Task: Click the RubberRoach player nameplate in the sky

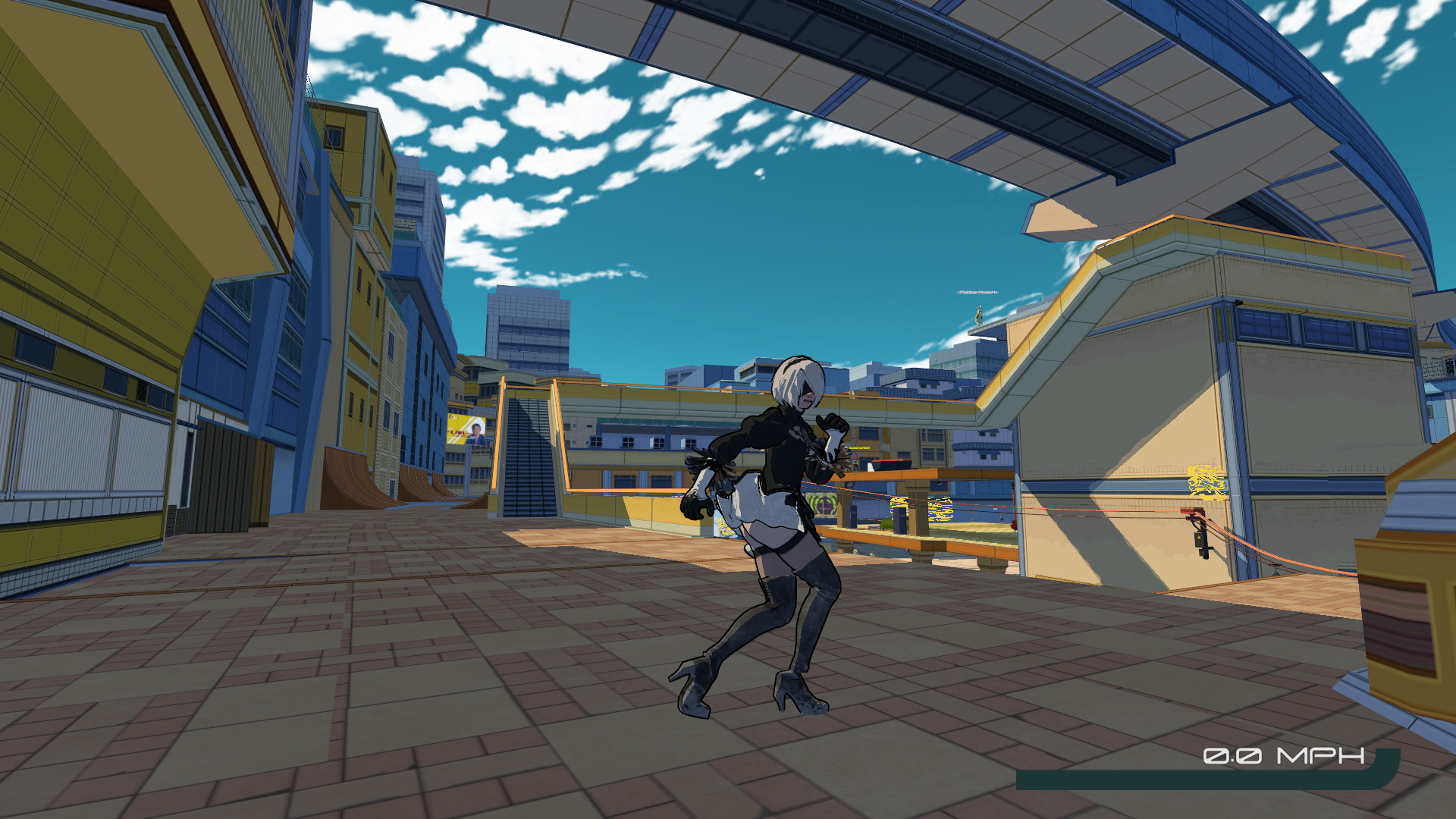Action: pyautogui.click(x=978, y=293)
